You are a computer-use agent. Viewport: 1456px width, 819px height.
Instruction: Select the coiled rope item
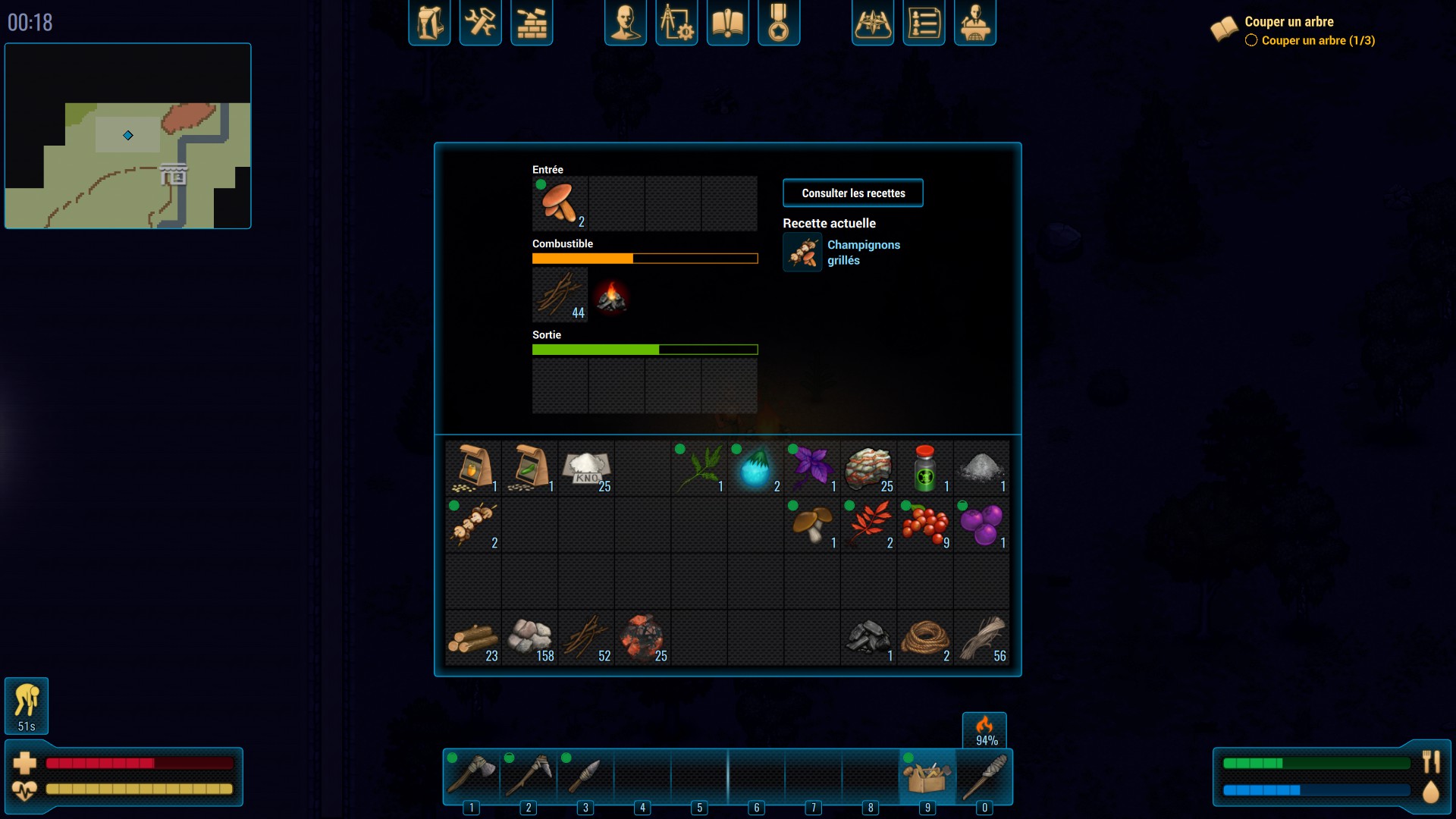924,639
